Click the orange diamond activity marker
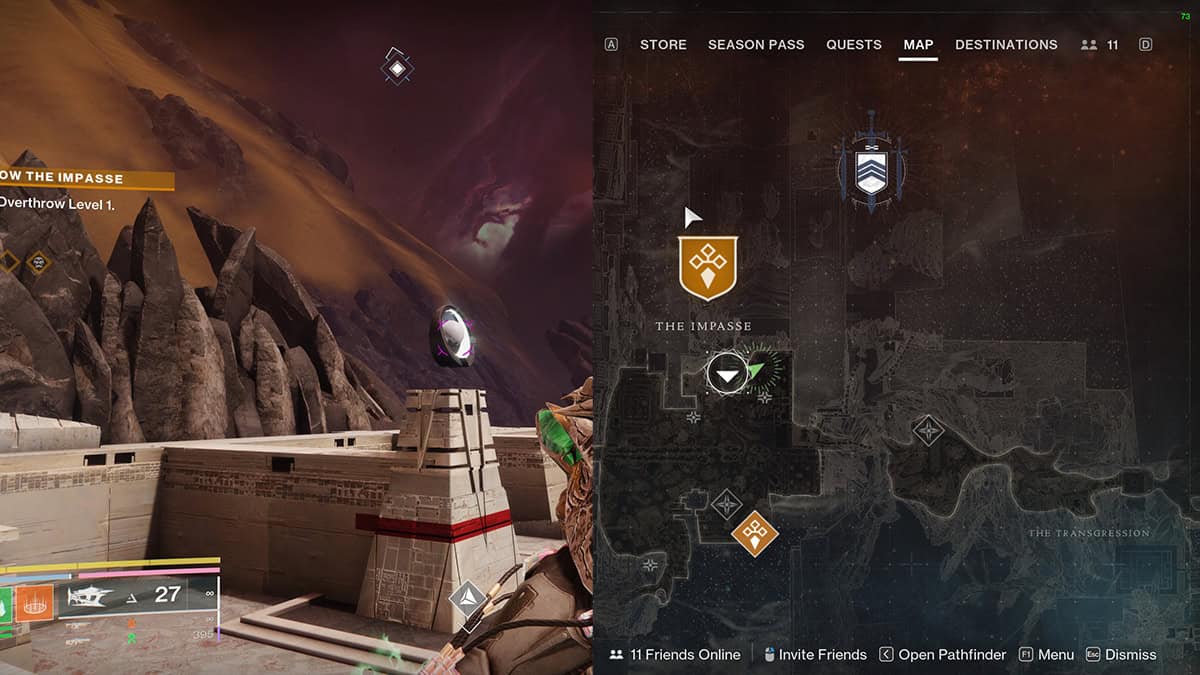 (755, 532)
